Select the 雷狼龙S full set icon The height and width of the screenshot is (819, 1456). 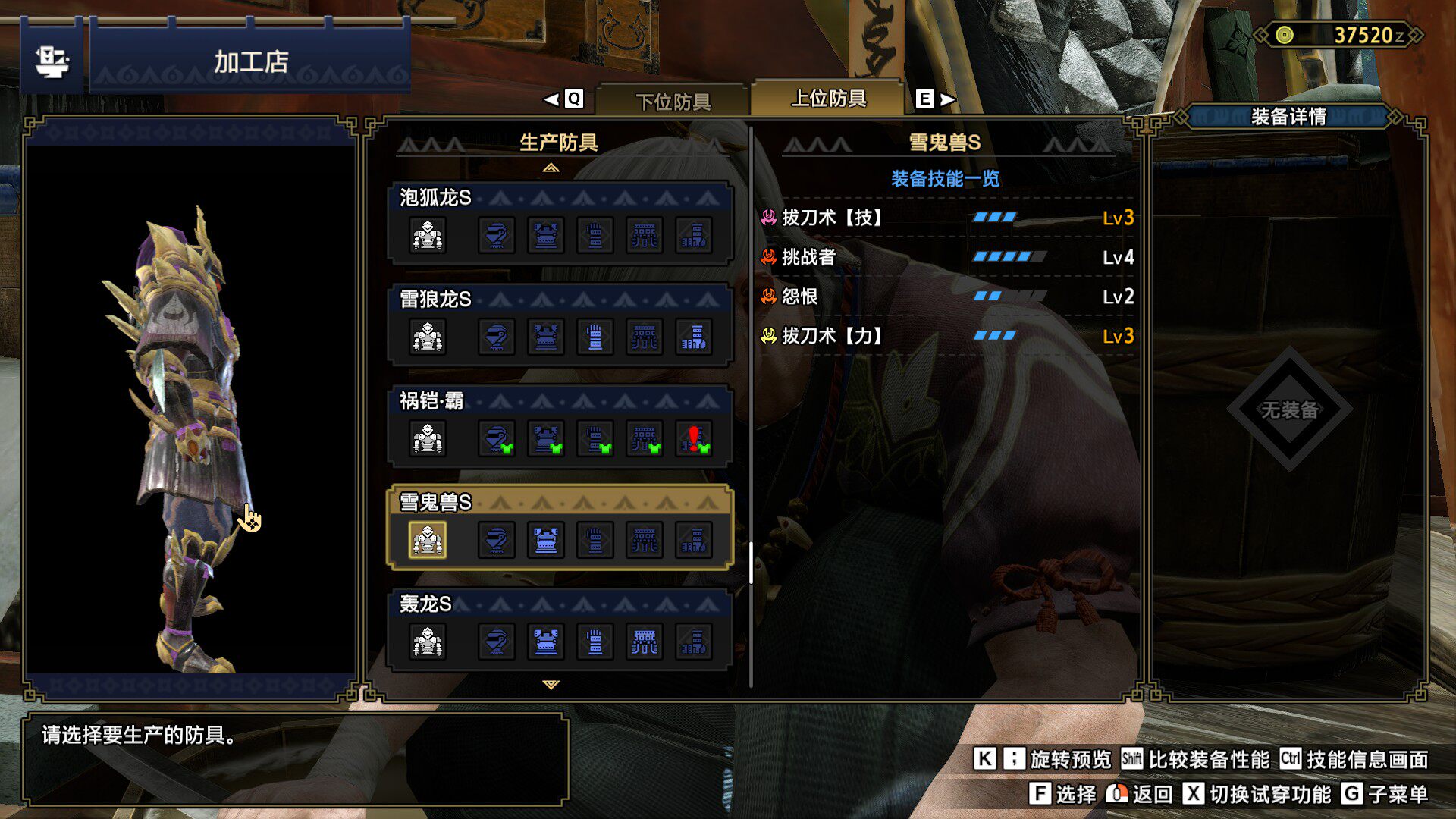tap(428, 337)
